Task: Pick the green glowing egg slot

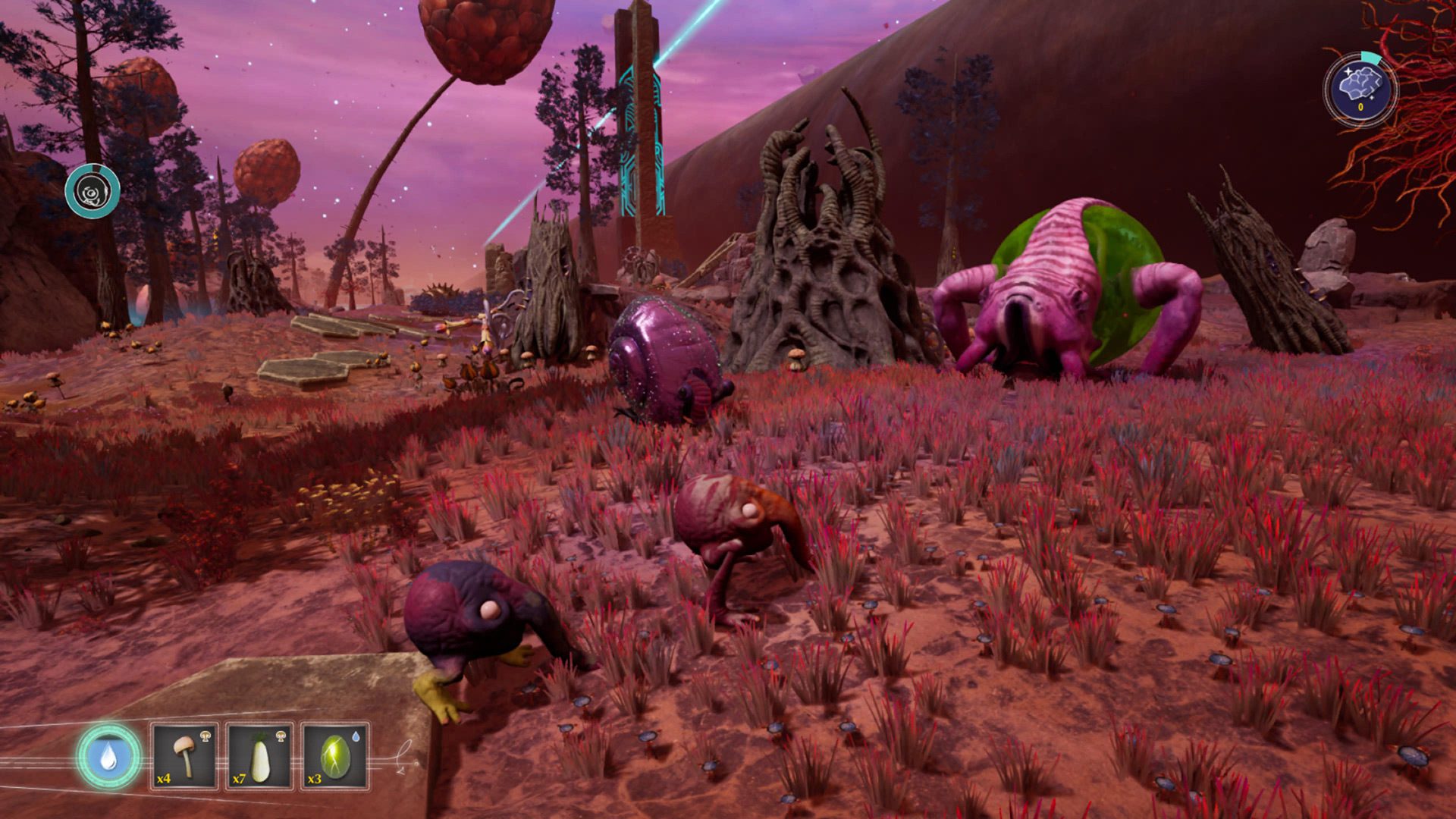Action: (x=334, y=756)
